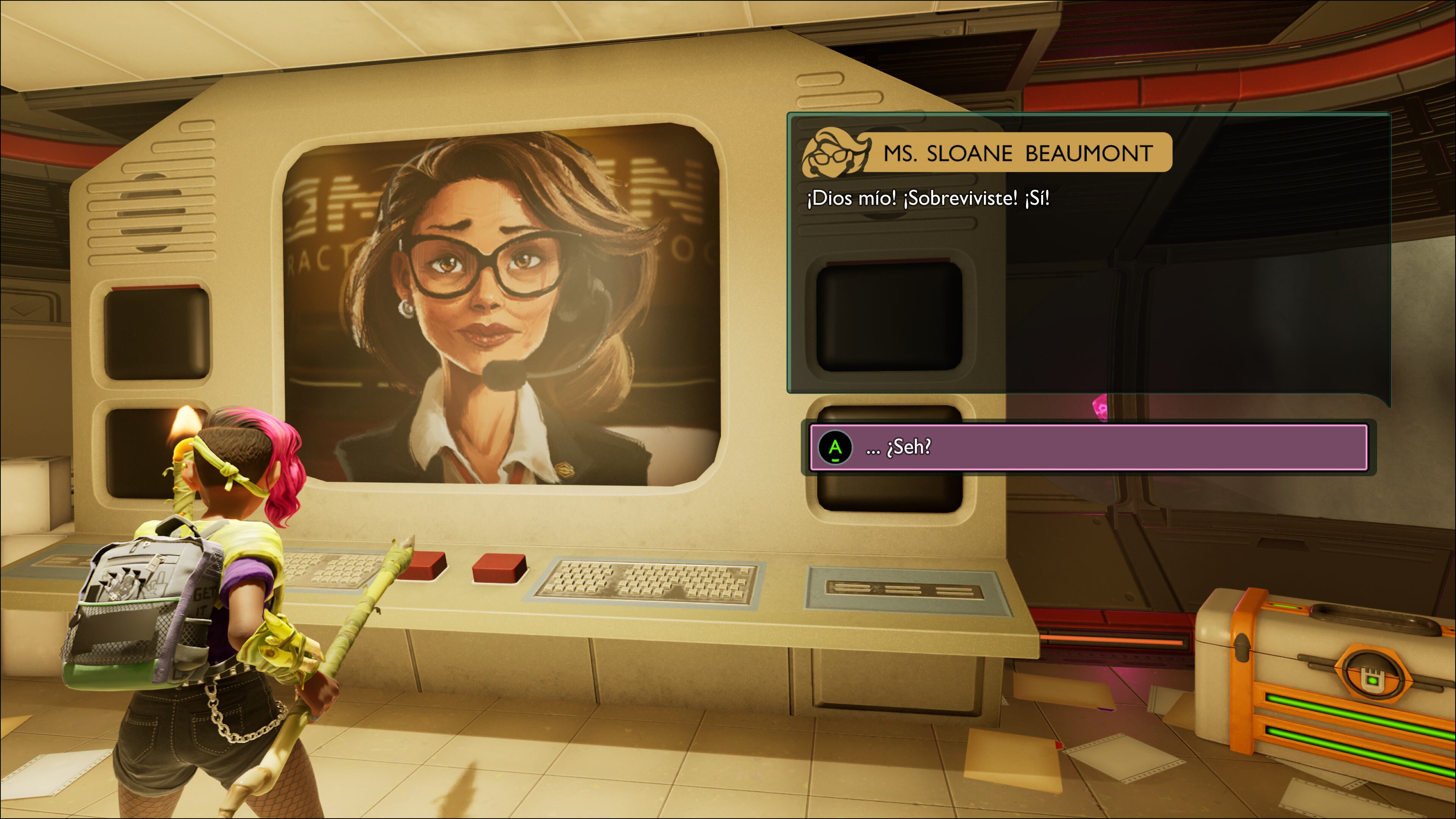The image size is (1456, 819).
Task: Choose the "... ¿Seh?" dialogue reply
Action: pos(1088,447)
